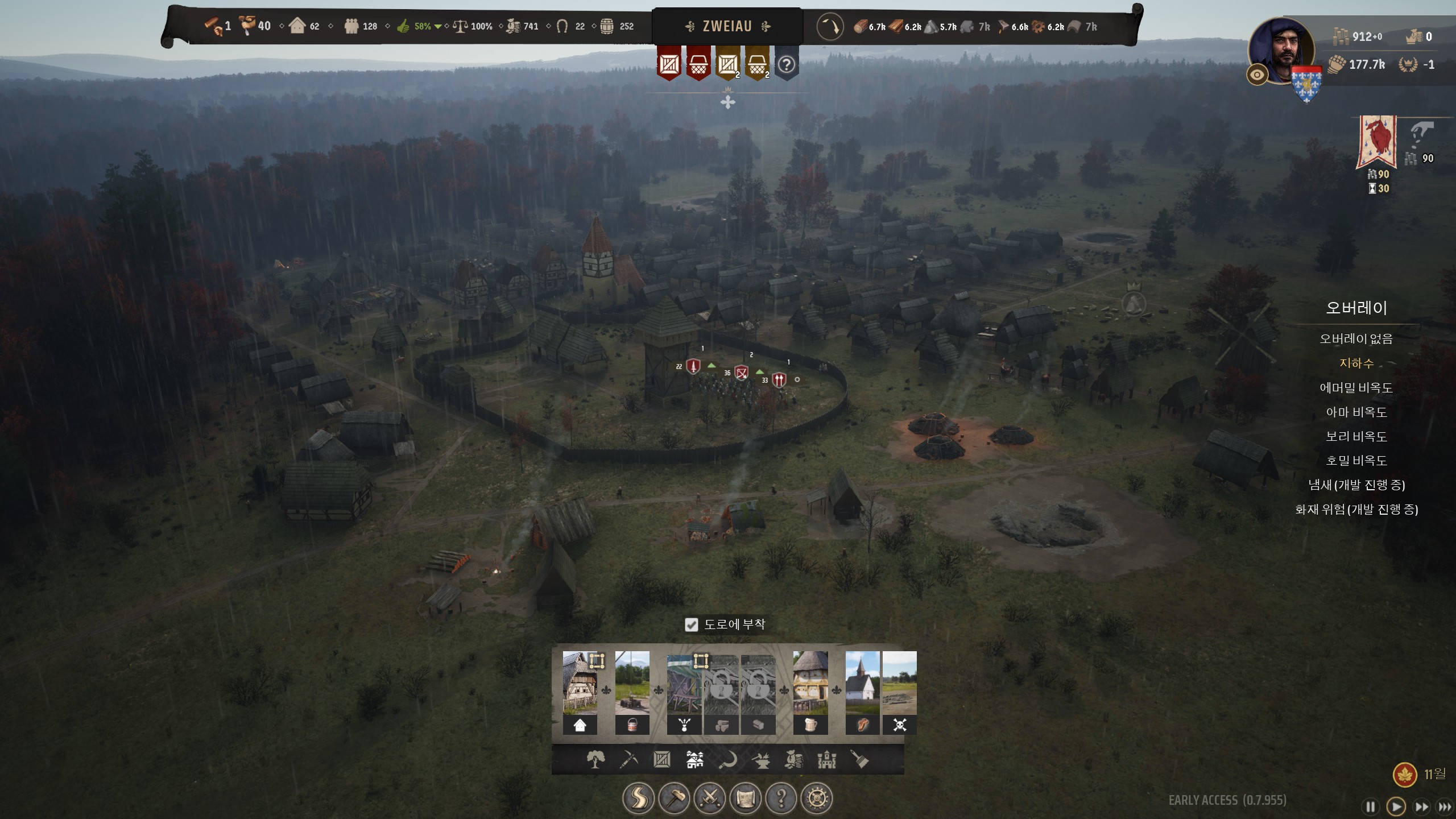The width and height of the screenshot is (1456, 819).
Task: Toggle the 도로에 부착 snap-to-road checkbox
Action: (691, 624)
